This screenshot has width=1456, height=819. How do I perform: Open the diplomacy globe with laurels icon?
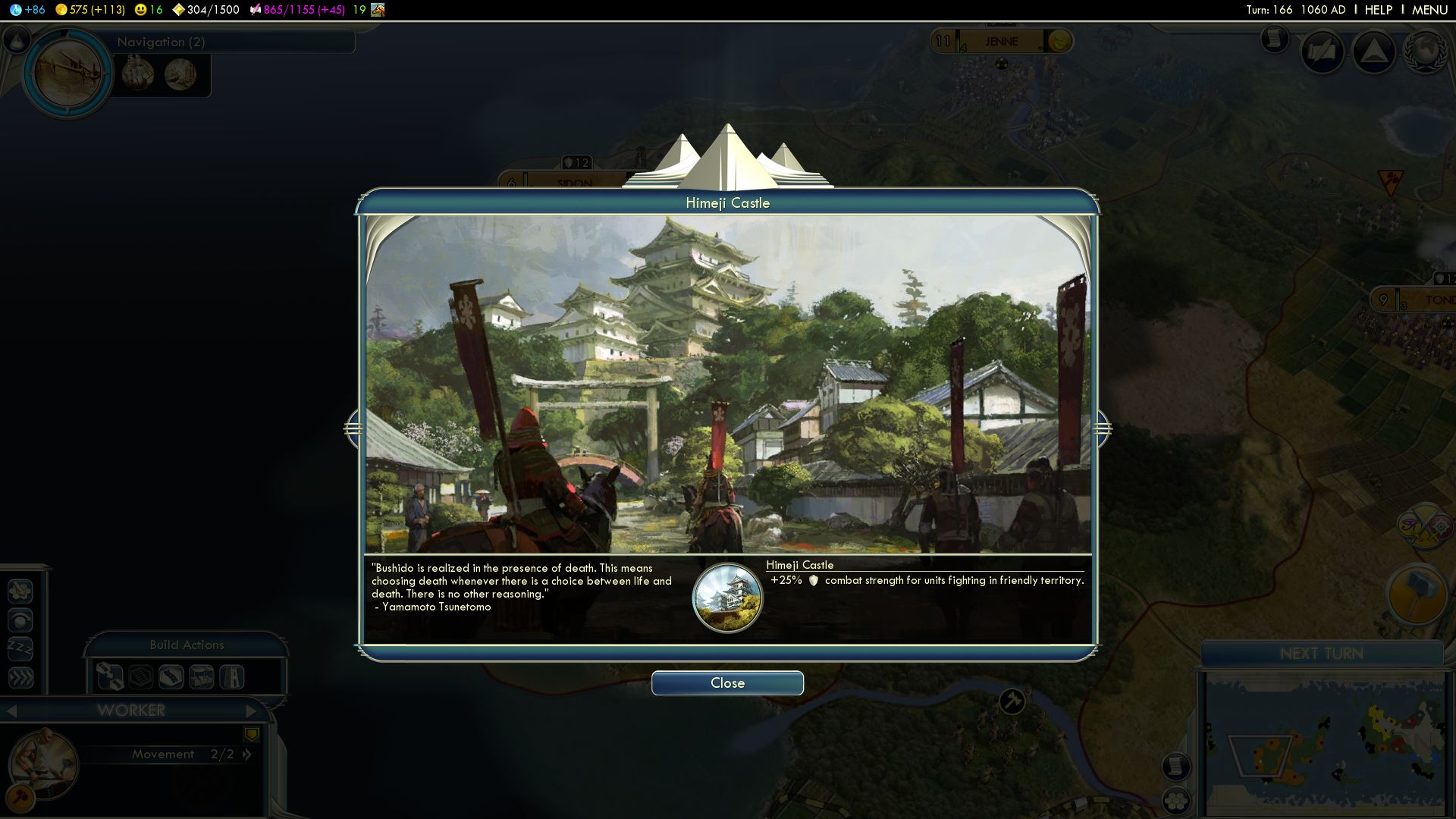1425,52
